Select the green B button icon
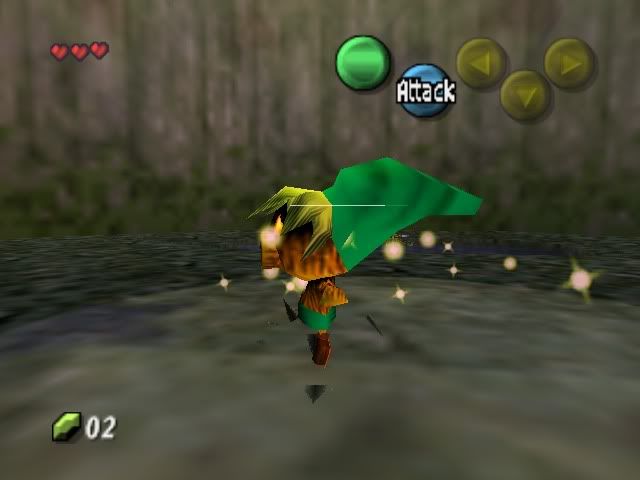Viewport: 640px width, 480px height. pyautogui.click(x=363, y=62)
